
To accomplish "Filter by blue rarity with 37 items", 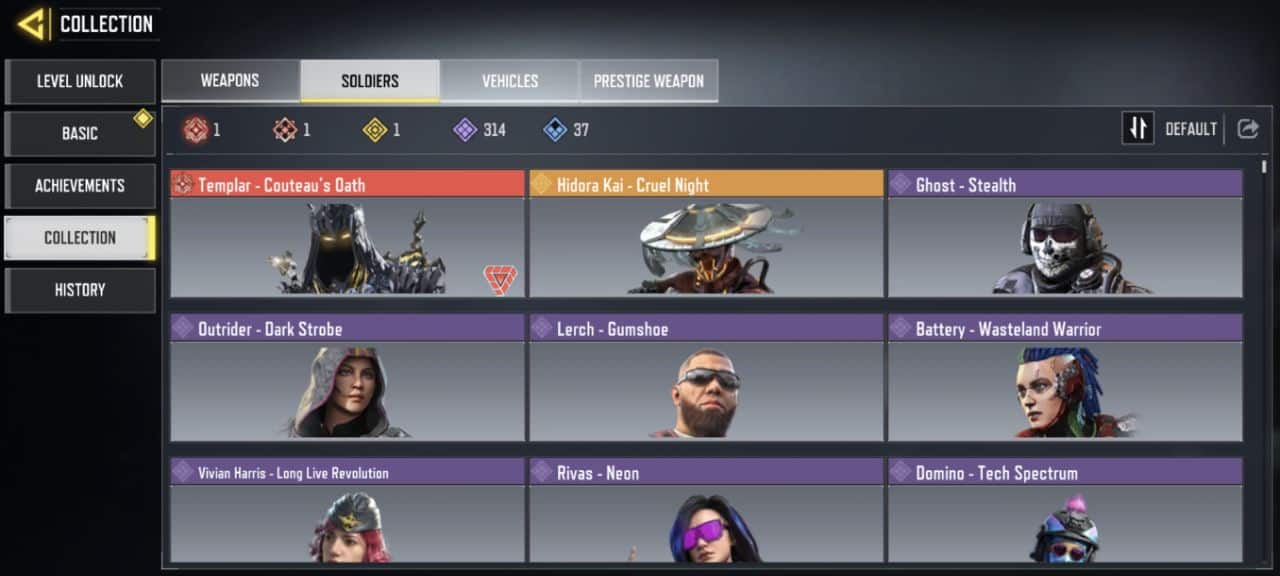I will point(566,130).
